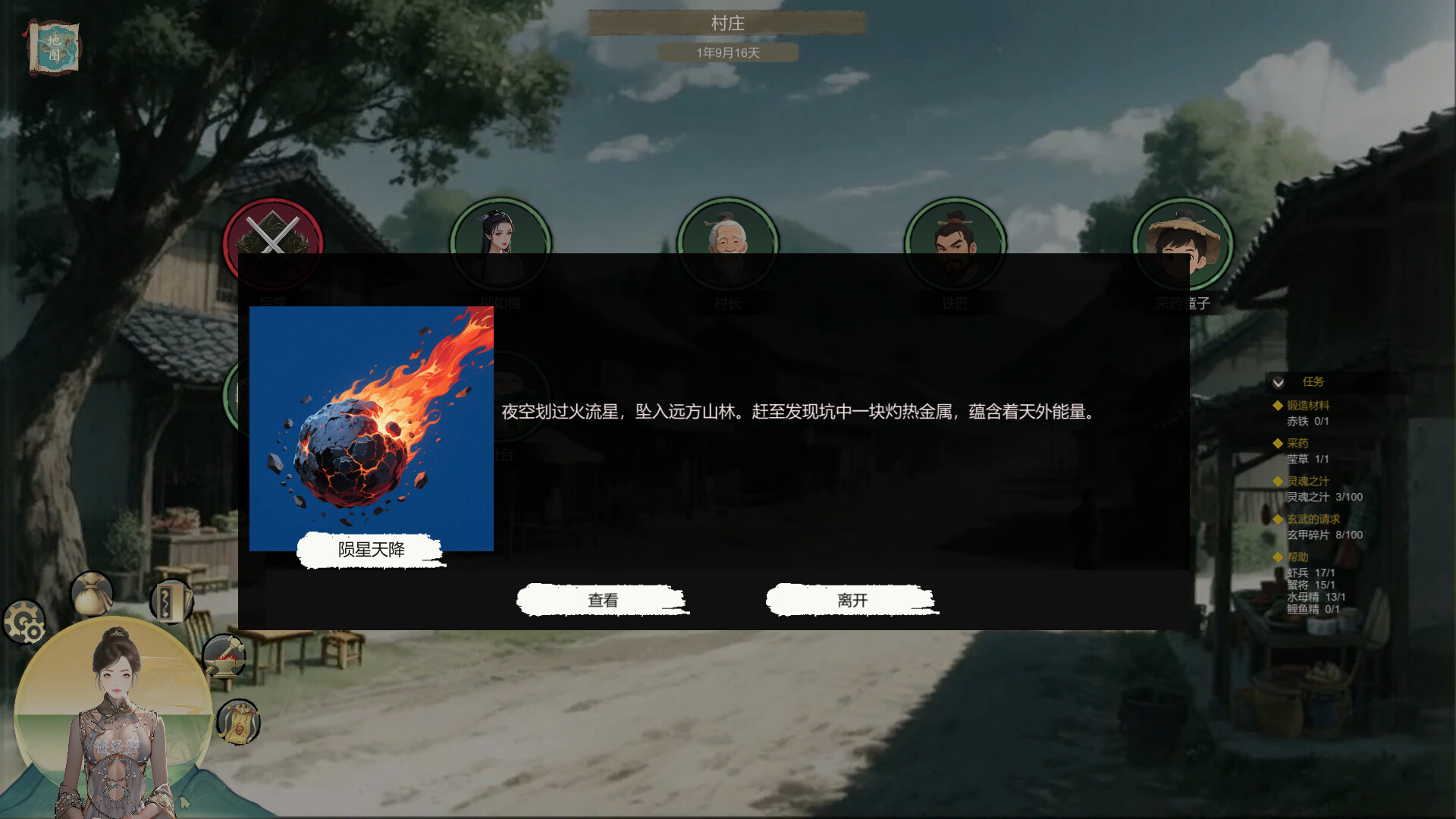The image size is (1456, 819).
Task: Select the 村庄 village title banner
Action: click(727, 23)
